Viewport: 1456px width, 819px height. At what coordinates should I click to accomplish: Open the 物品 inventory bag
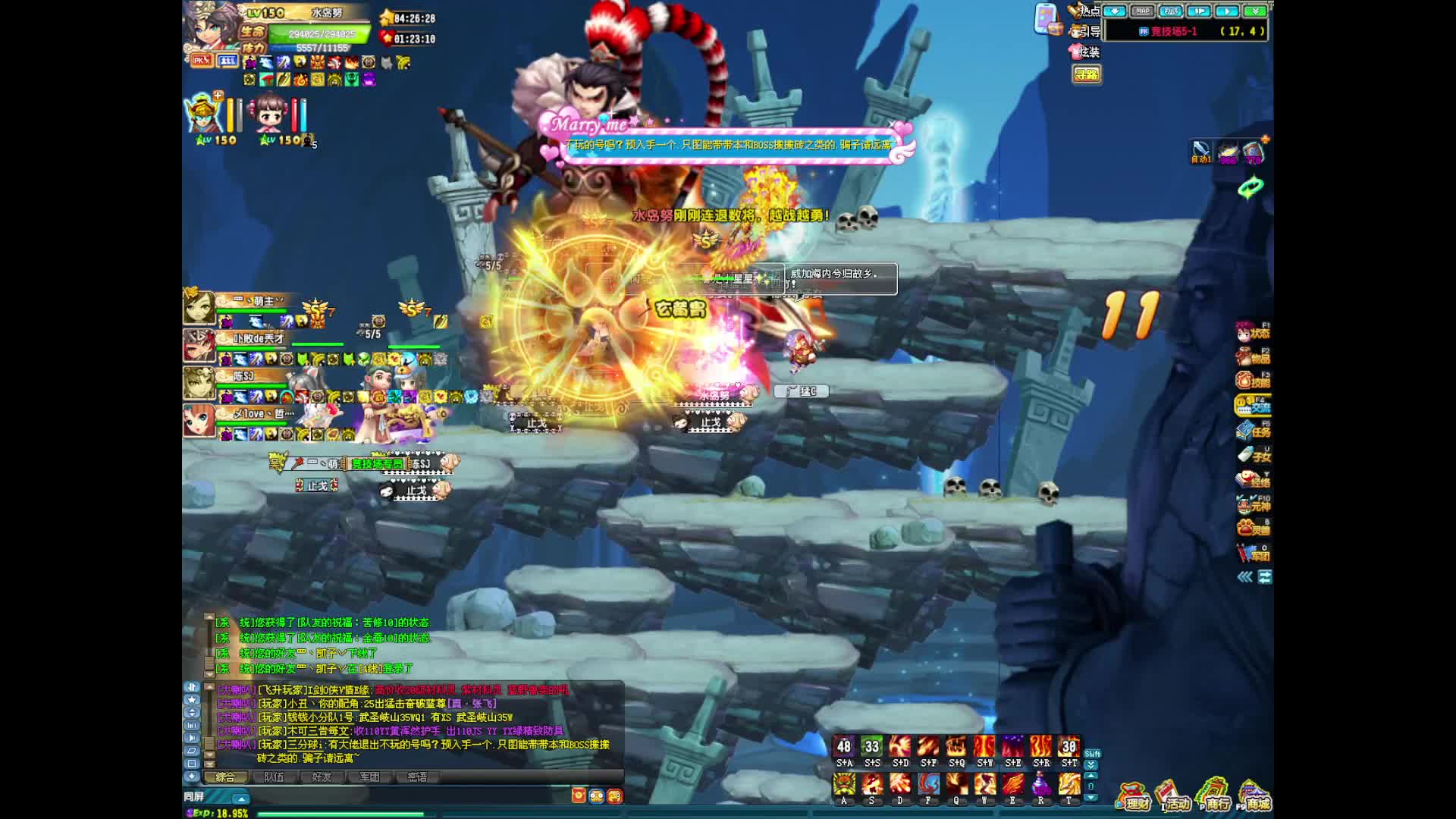click(1253, 356)
